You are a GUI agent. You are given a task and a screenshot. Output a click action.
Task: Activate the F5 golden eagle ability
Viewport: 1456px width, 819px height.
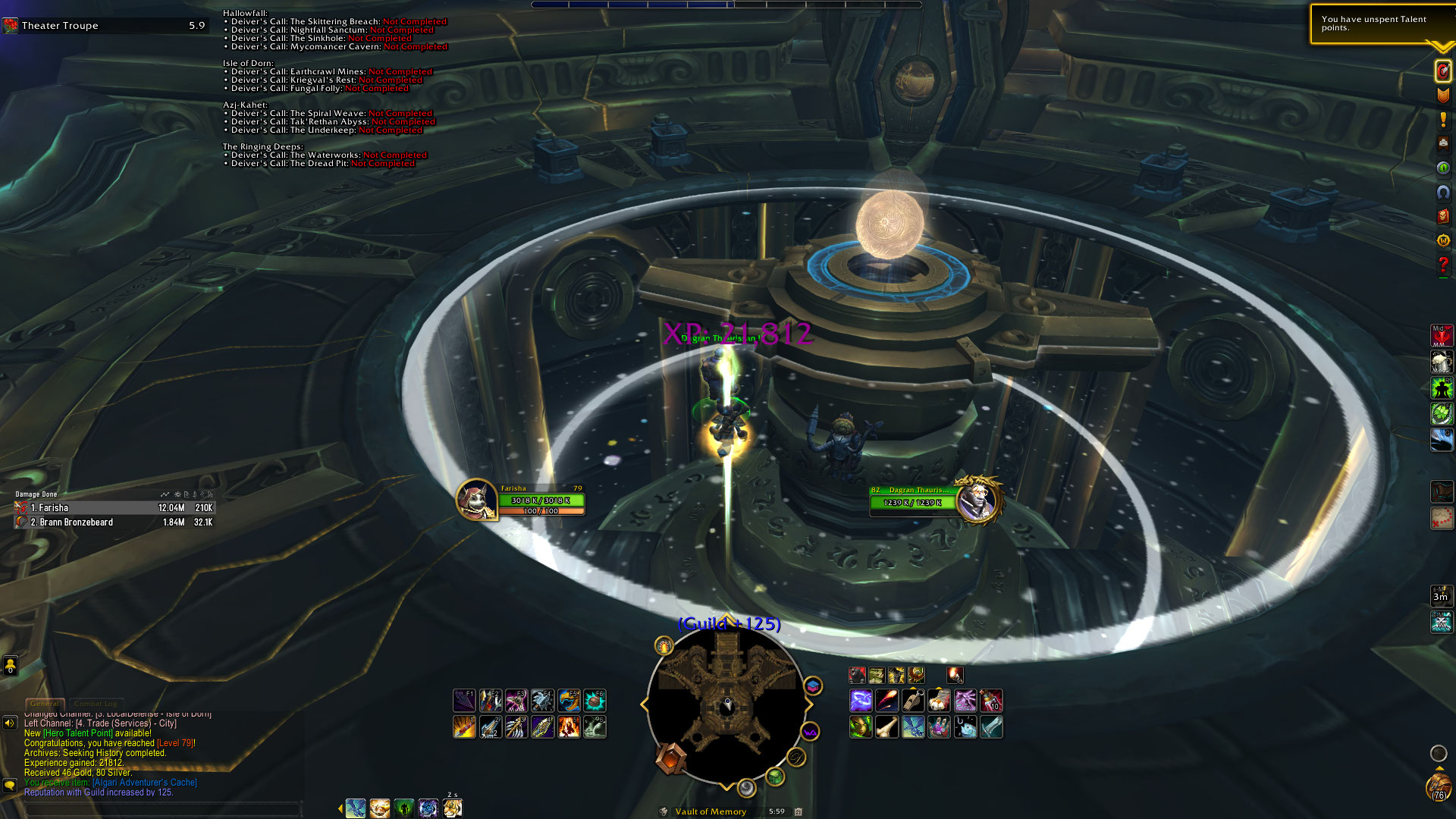pyautogui.click(x=568, y=701)
